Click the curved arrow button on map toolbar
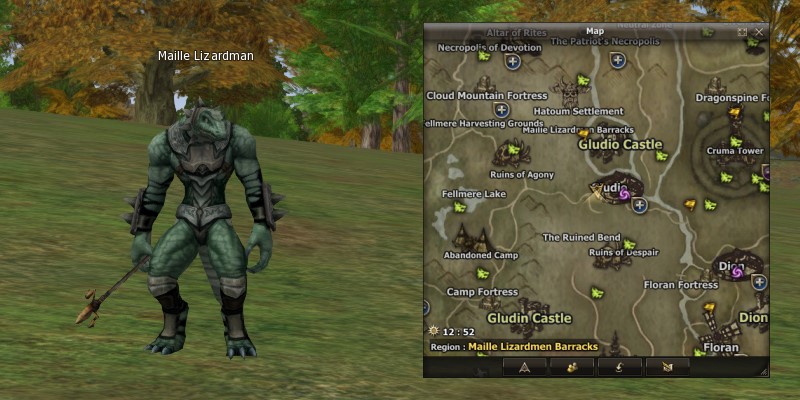 point(622,367)
